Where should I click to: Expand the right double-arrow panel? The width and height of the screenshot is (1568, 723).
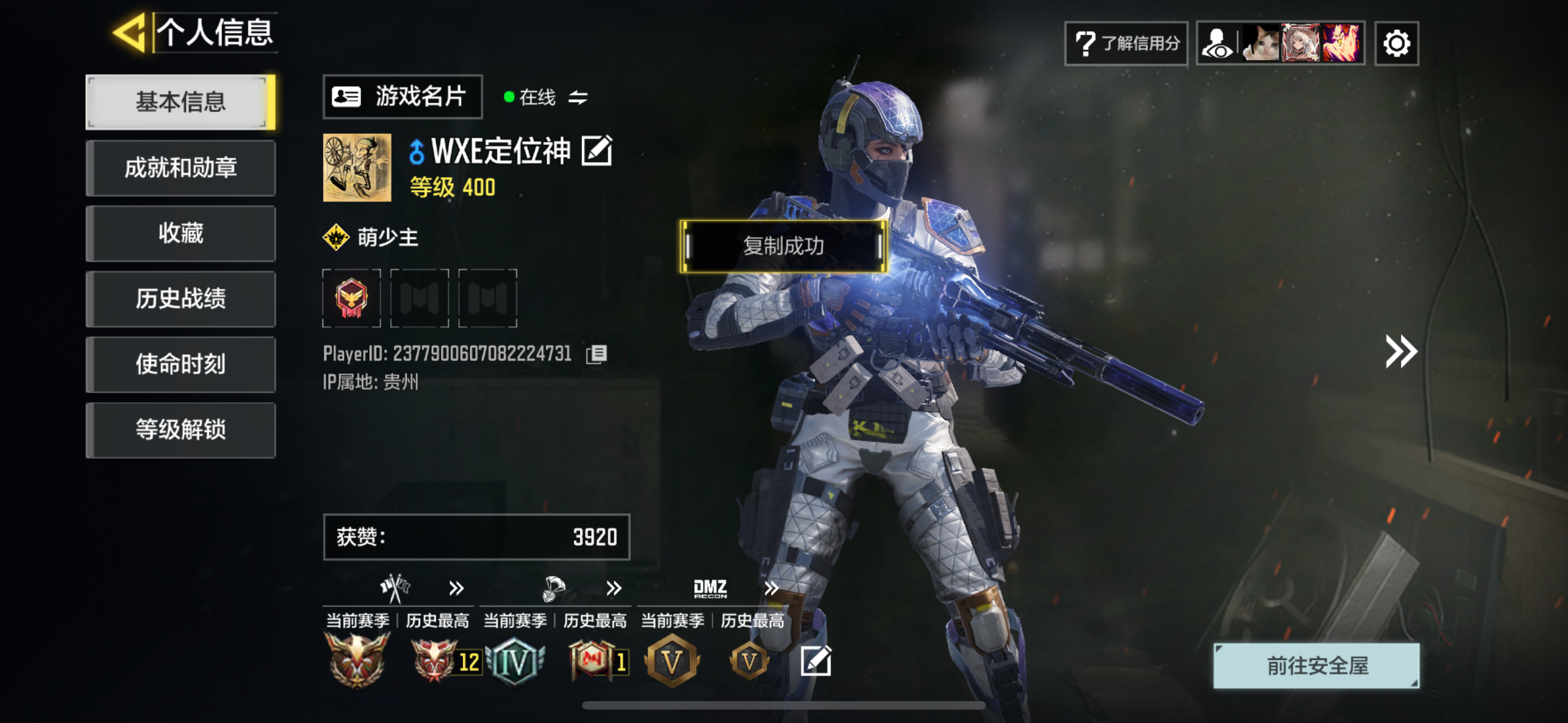[1401, 351]
